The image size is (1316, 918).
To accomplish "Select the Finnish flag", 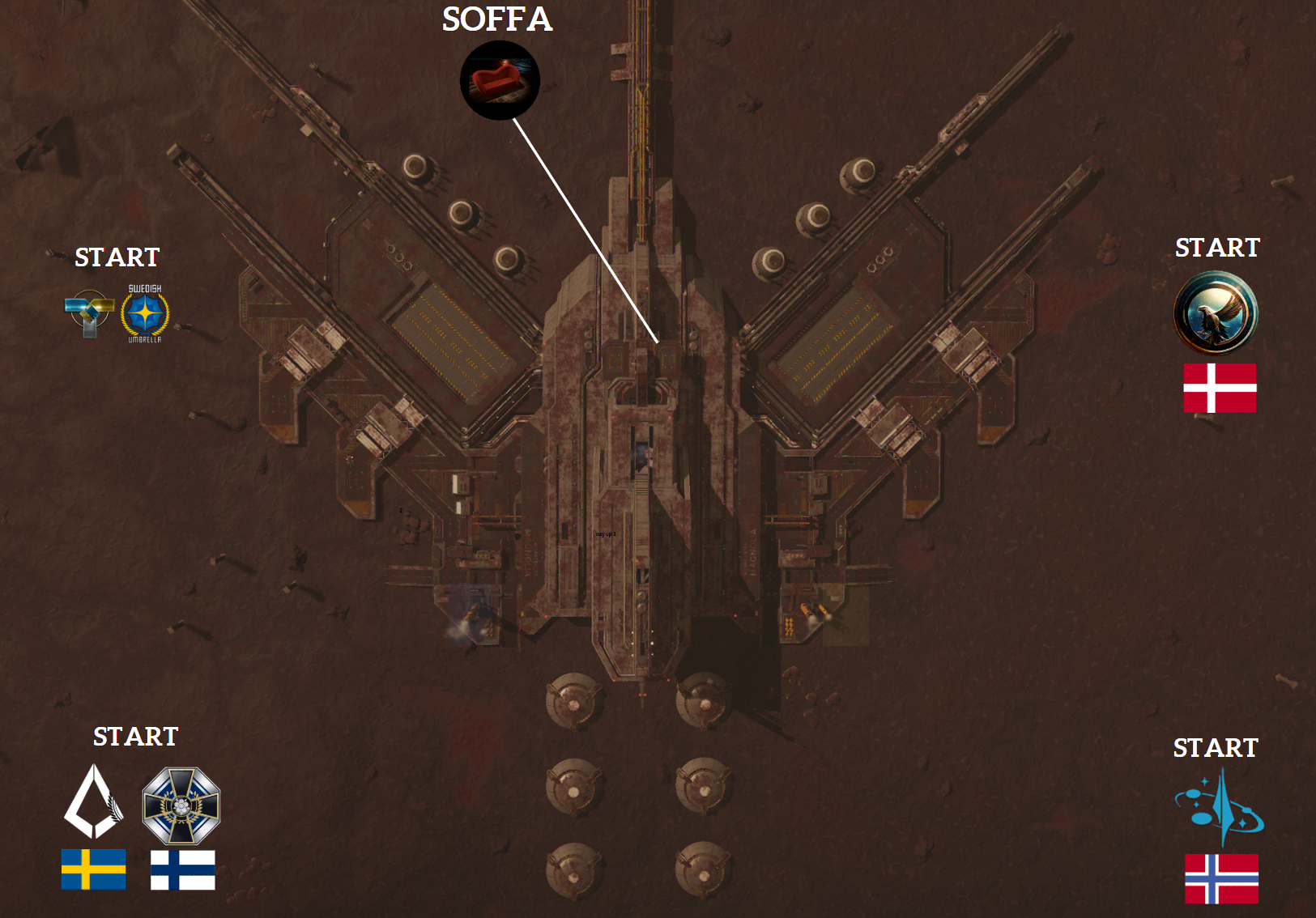I will pyautogui.click(x=183, y=869).
